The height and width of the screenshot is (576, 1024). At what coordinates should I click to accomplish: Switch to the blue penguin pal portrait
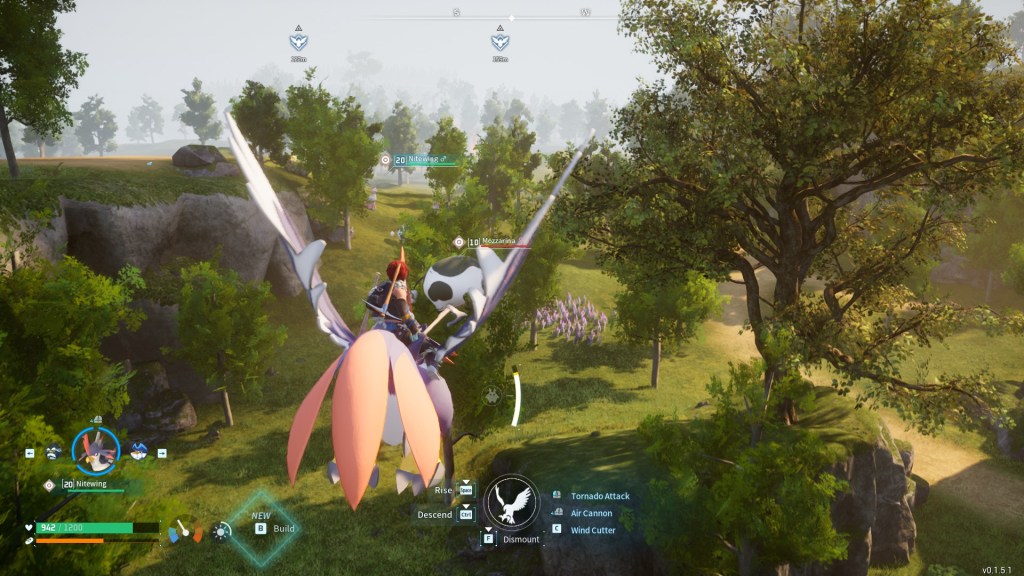pos(139,452)
